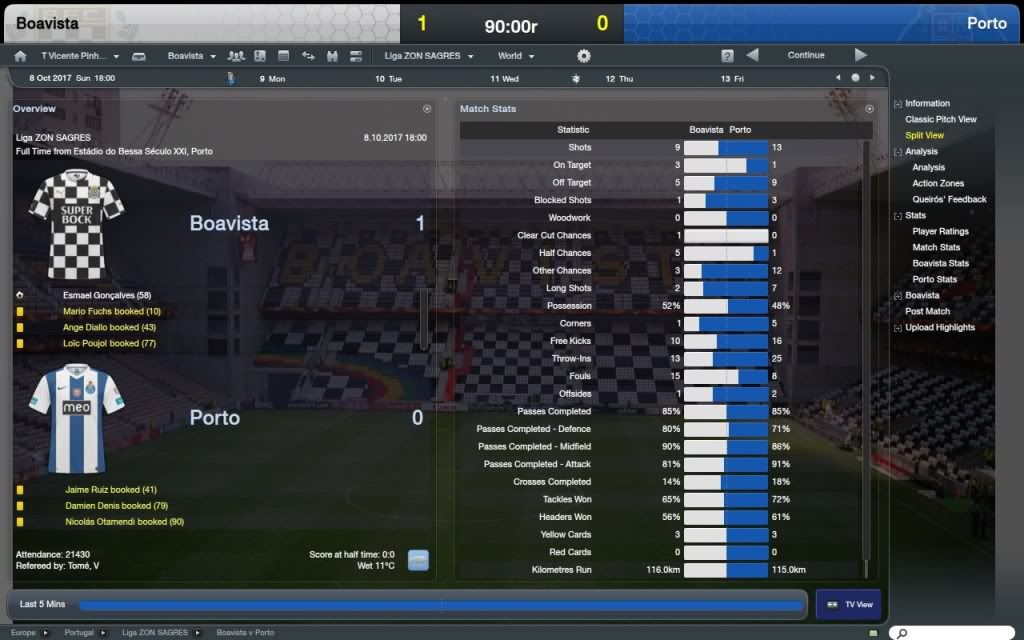Choose Upload Highlights
The image size is (1024, 640).
(939, 327)
